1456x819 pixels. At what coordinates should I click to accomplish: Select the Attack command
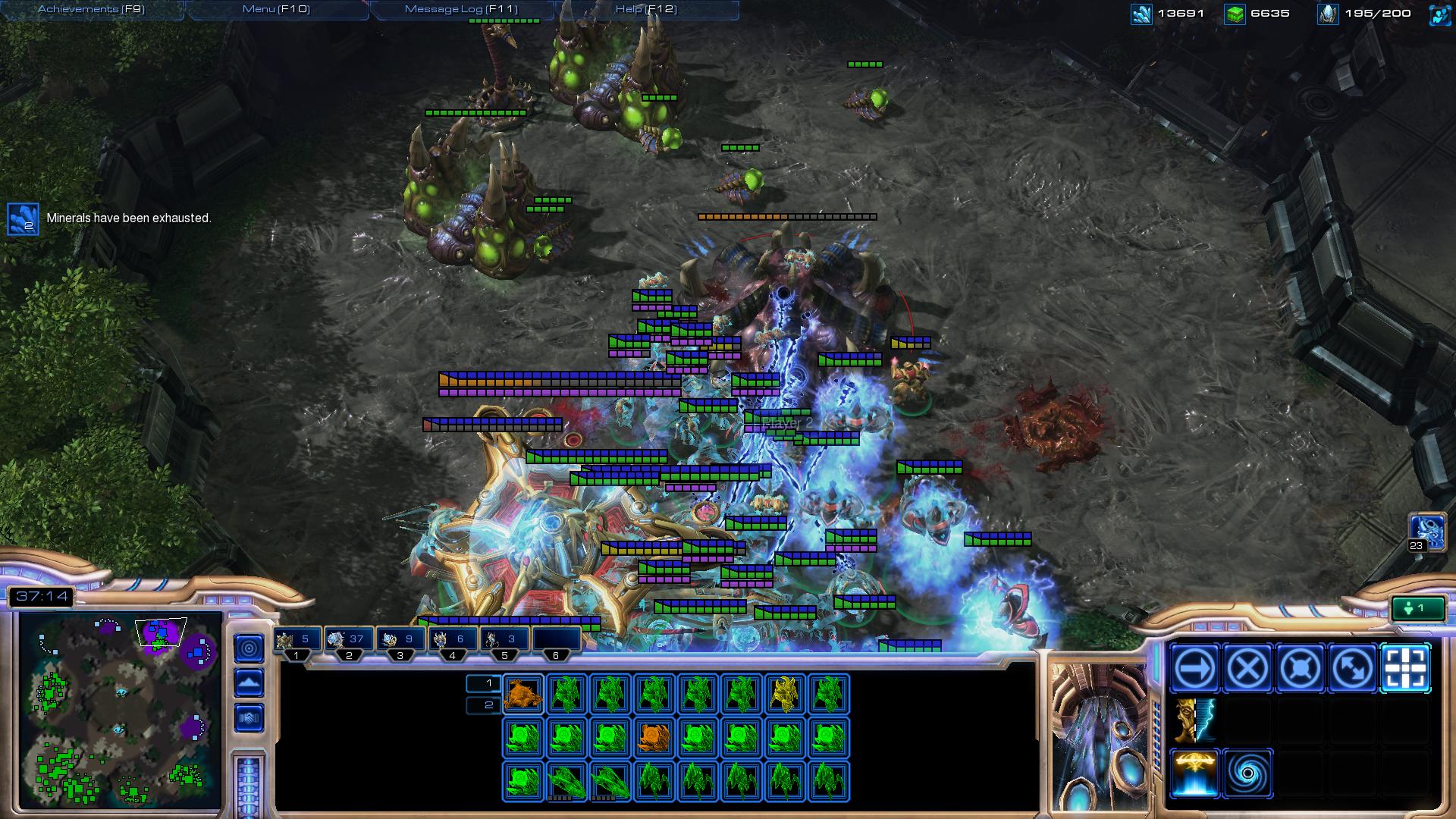pyautogui.click(x=1405, y=669)
